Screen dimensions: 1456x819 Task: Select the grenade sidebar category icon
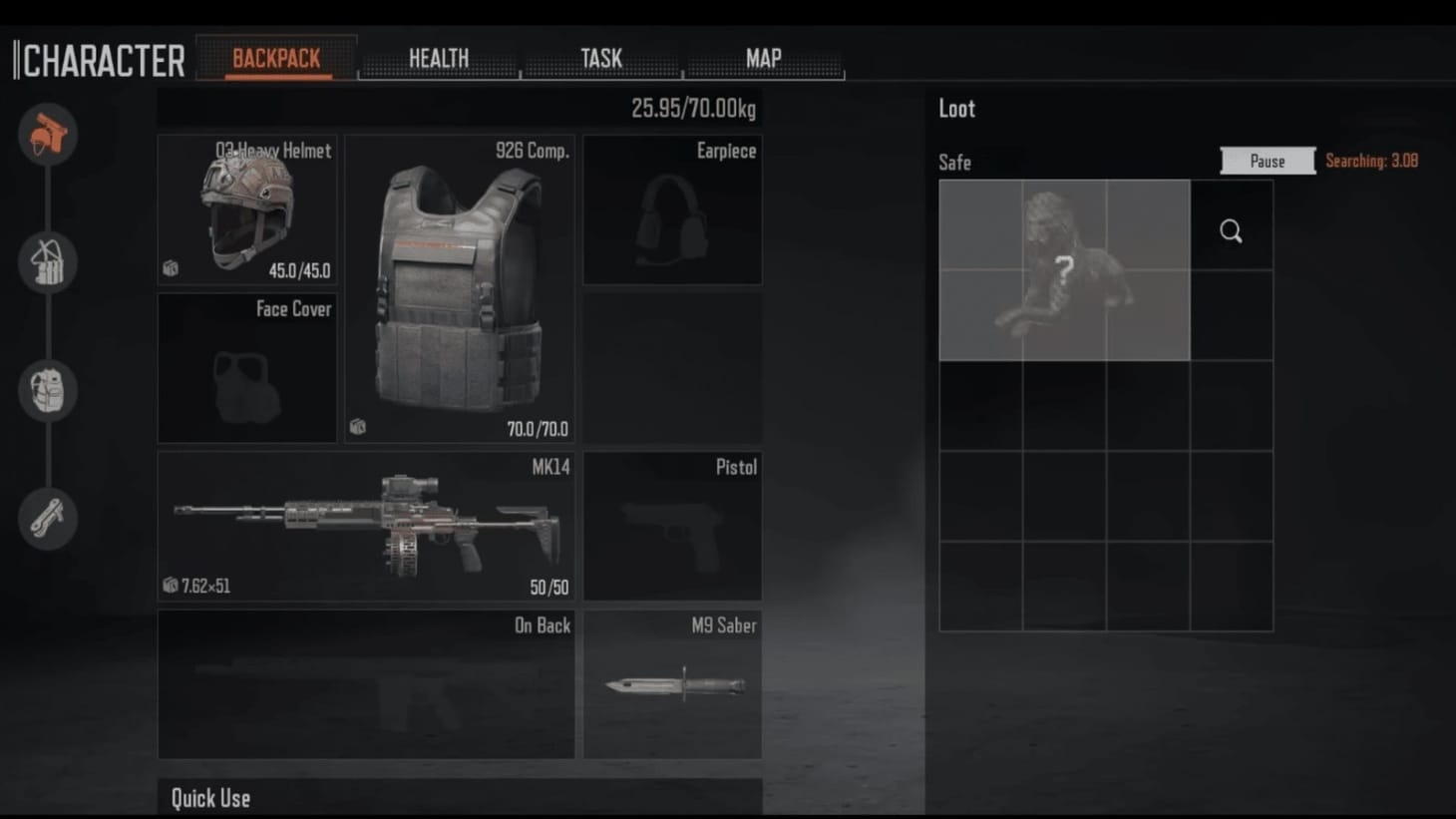click(x=47, y=391)
